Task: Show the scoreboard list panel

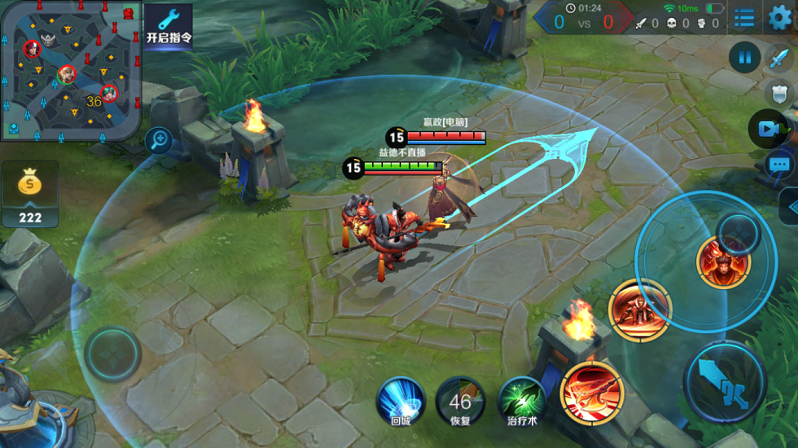Action: 745,18
